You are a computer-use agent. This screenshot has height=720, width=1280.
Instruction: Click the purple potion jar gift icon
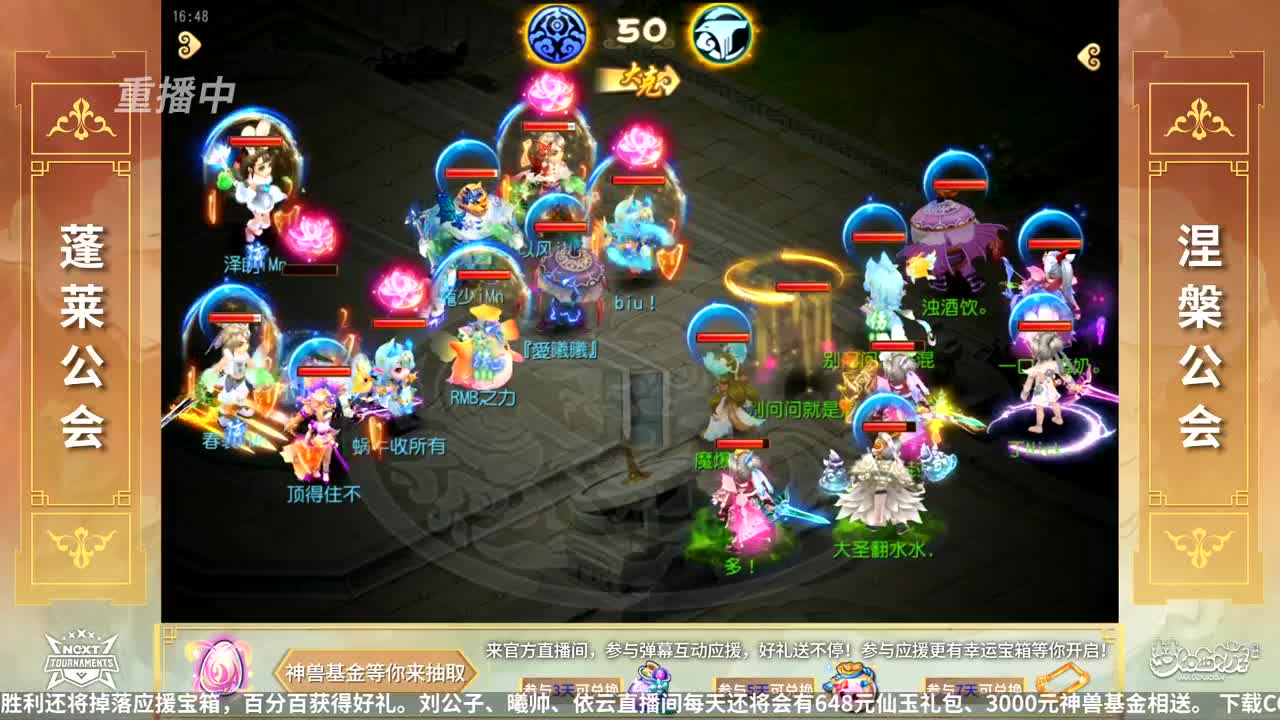click(x=650, y=680)
